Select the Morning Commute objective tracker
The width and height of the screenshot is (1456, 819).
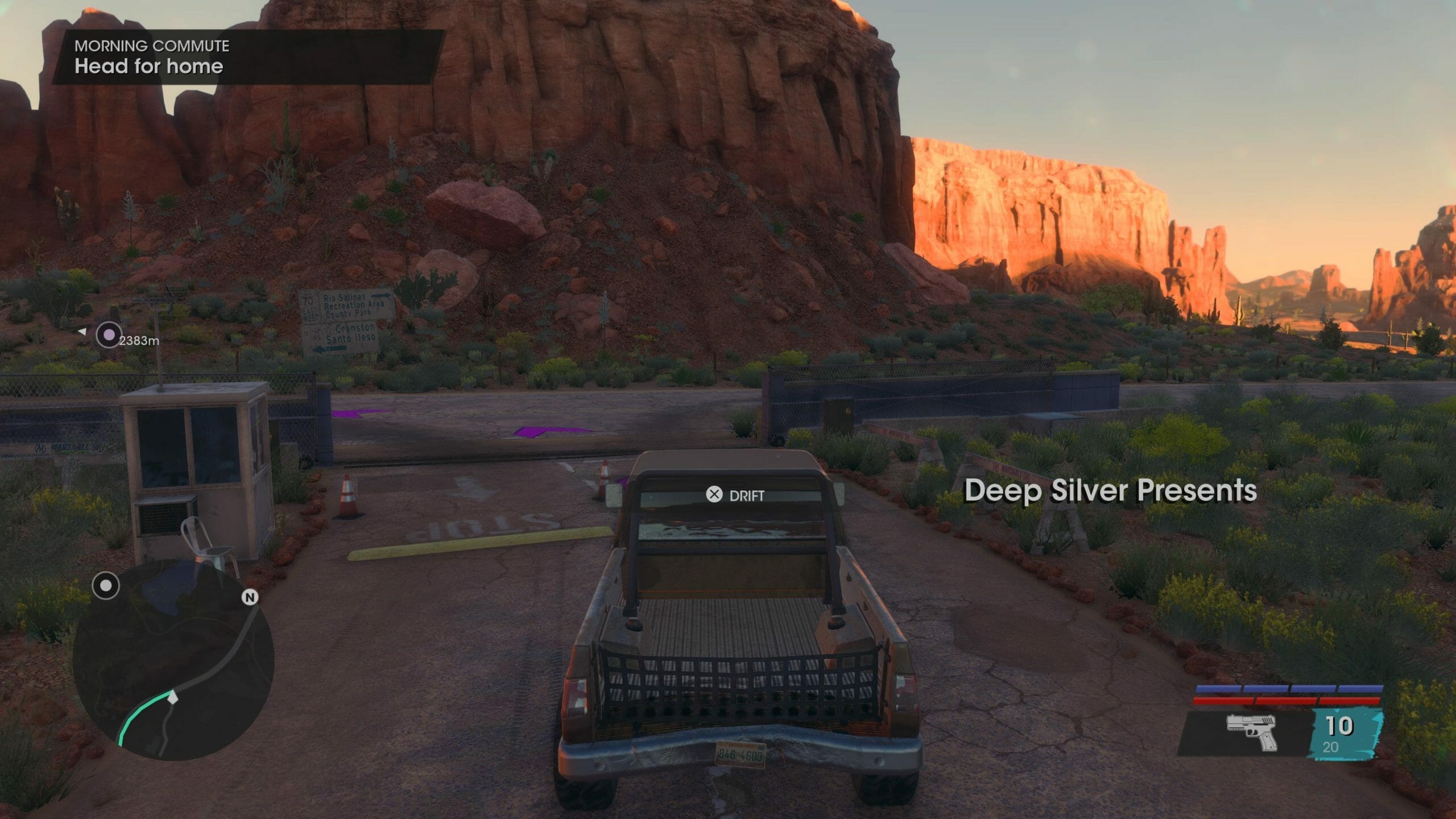click(x=247, y=57)
